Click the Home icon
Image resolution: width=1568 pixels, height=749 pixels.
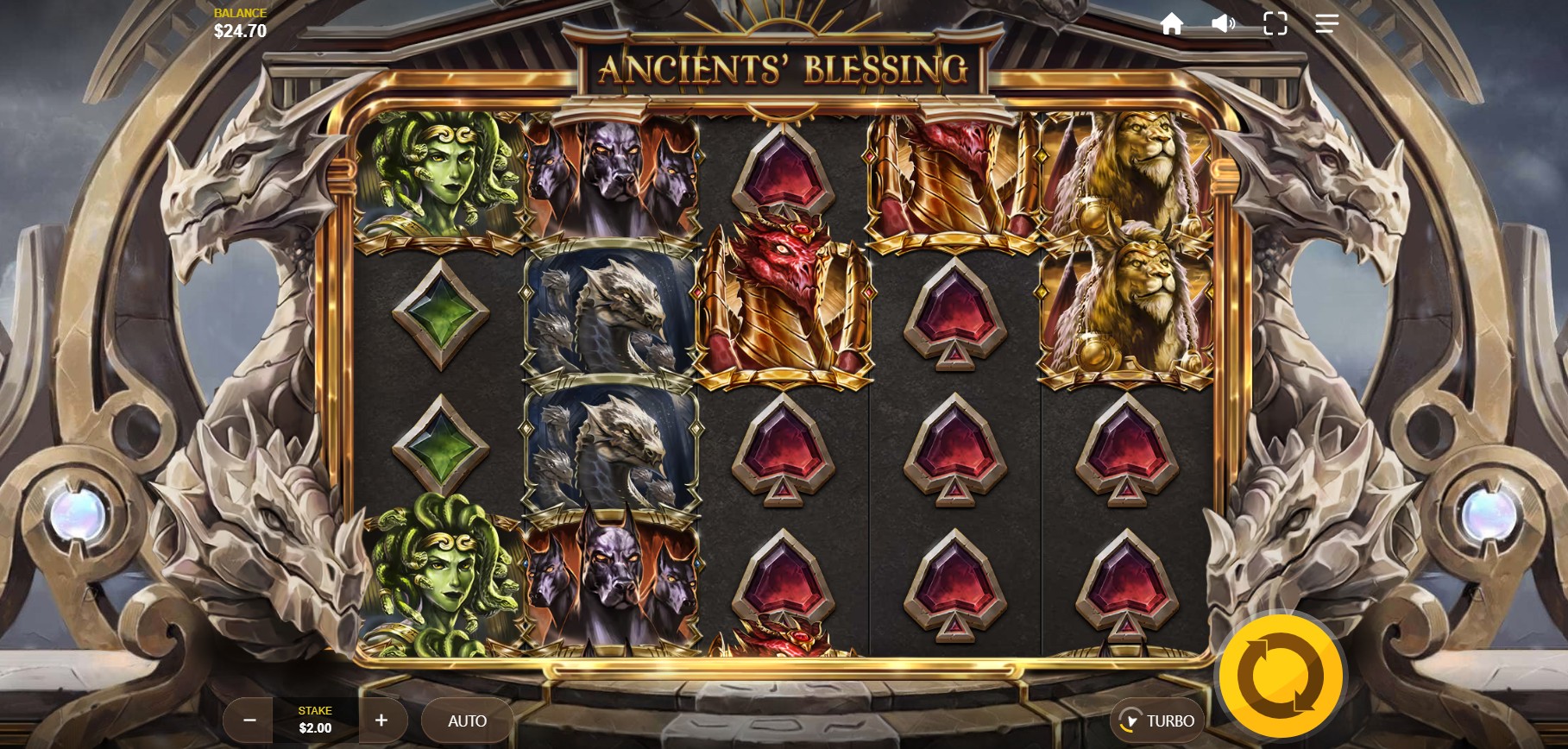click(x=1173, y=24)
